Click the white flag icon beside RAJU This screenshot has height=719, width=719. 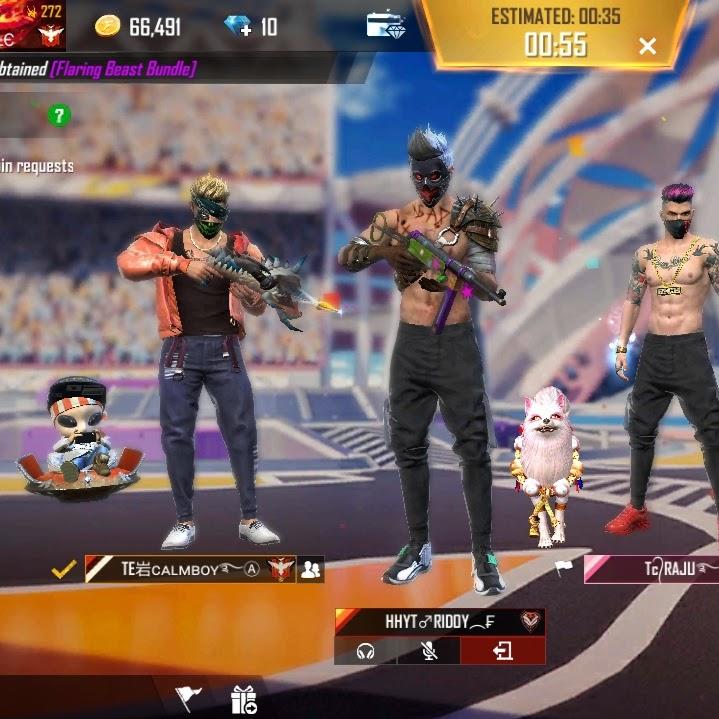(564, 568)
